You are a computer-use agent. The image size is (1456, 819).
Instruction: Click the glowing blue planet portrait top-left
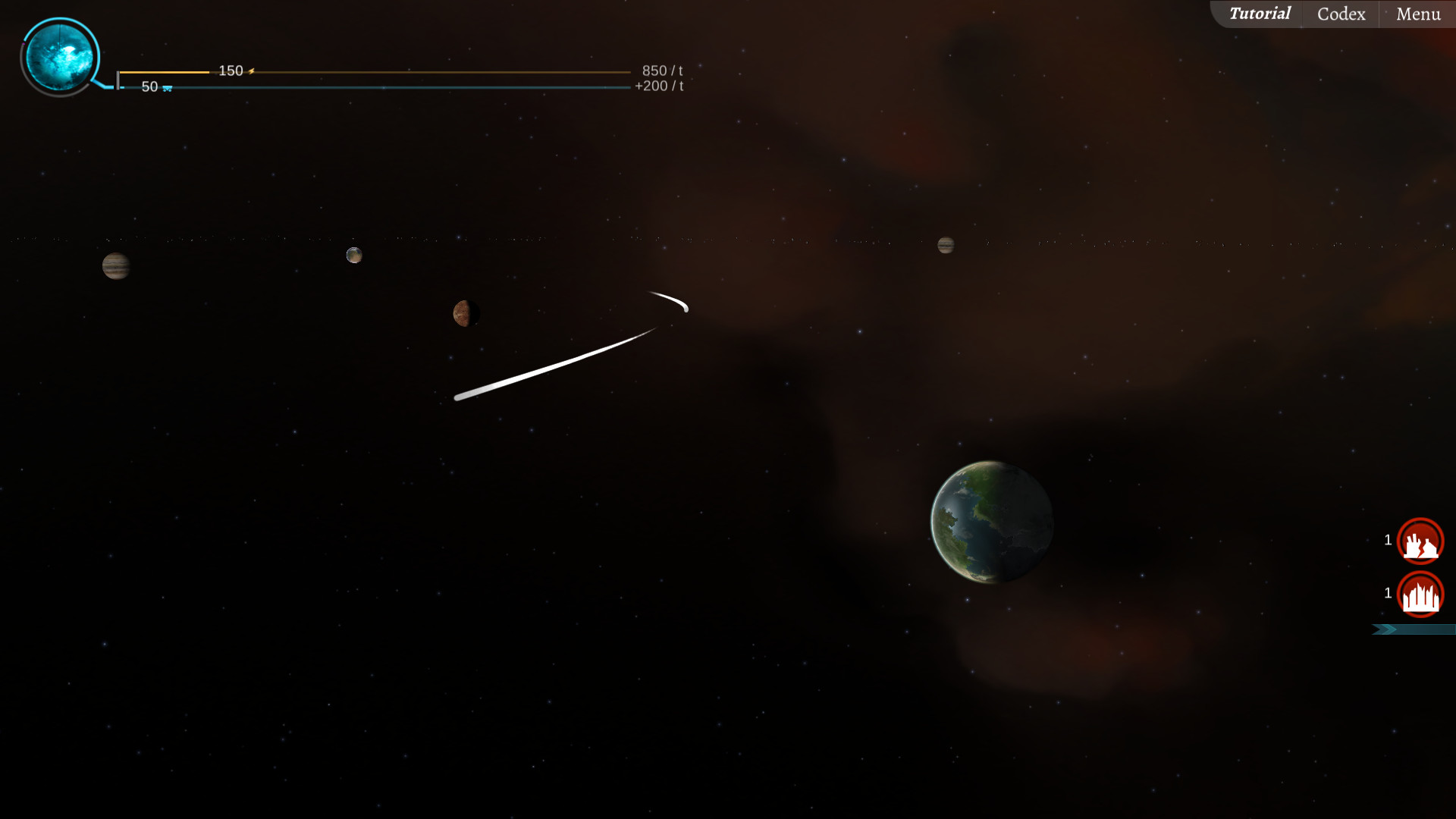pos(61,55)
